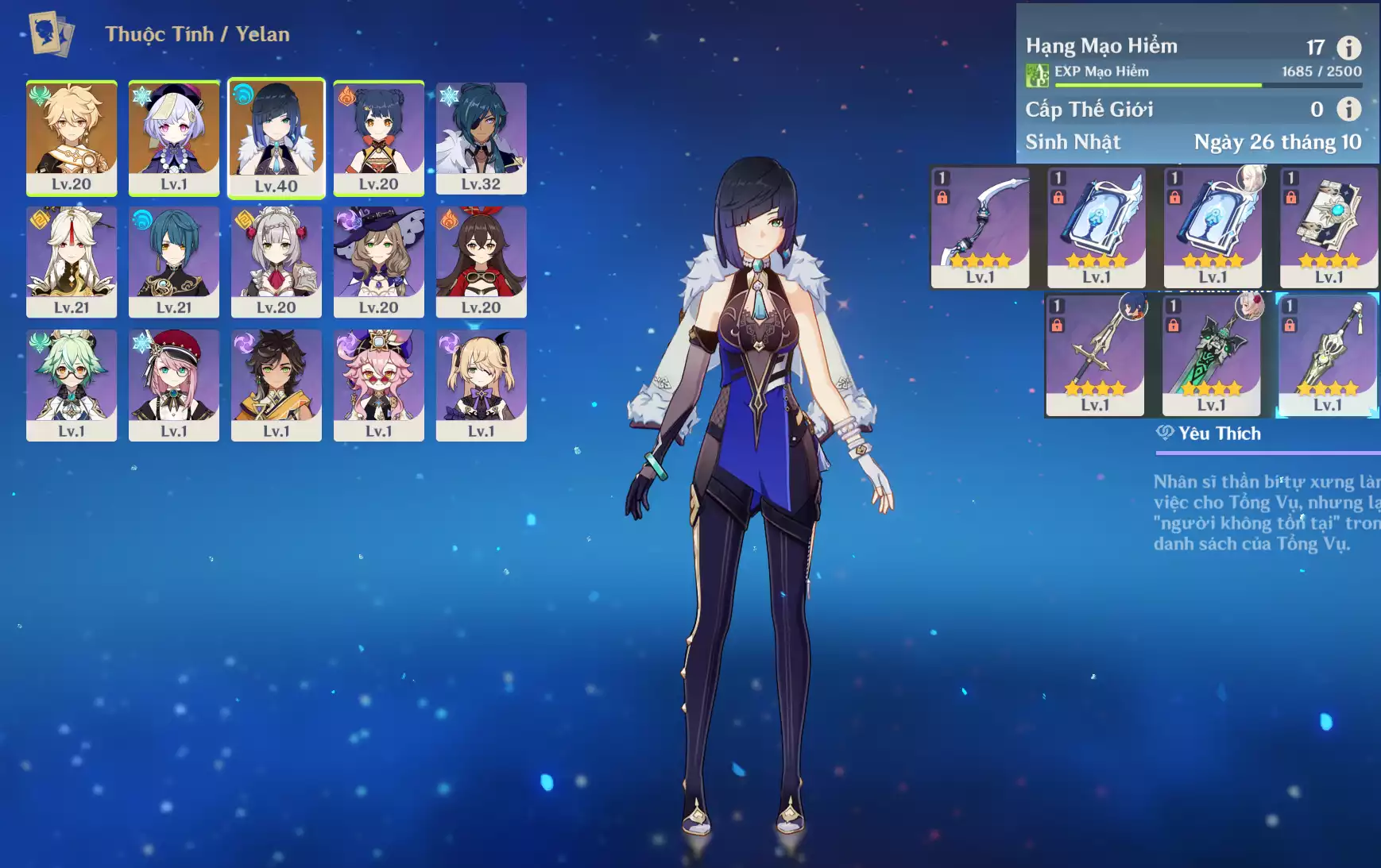The height and width of the screenshot is (868, 1381).
Task: Select the Yêu Thích section header
Action: (1219, 434)
